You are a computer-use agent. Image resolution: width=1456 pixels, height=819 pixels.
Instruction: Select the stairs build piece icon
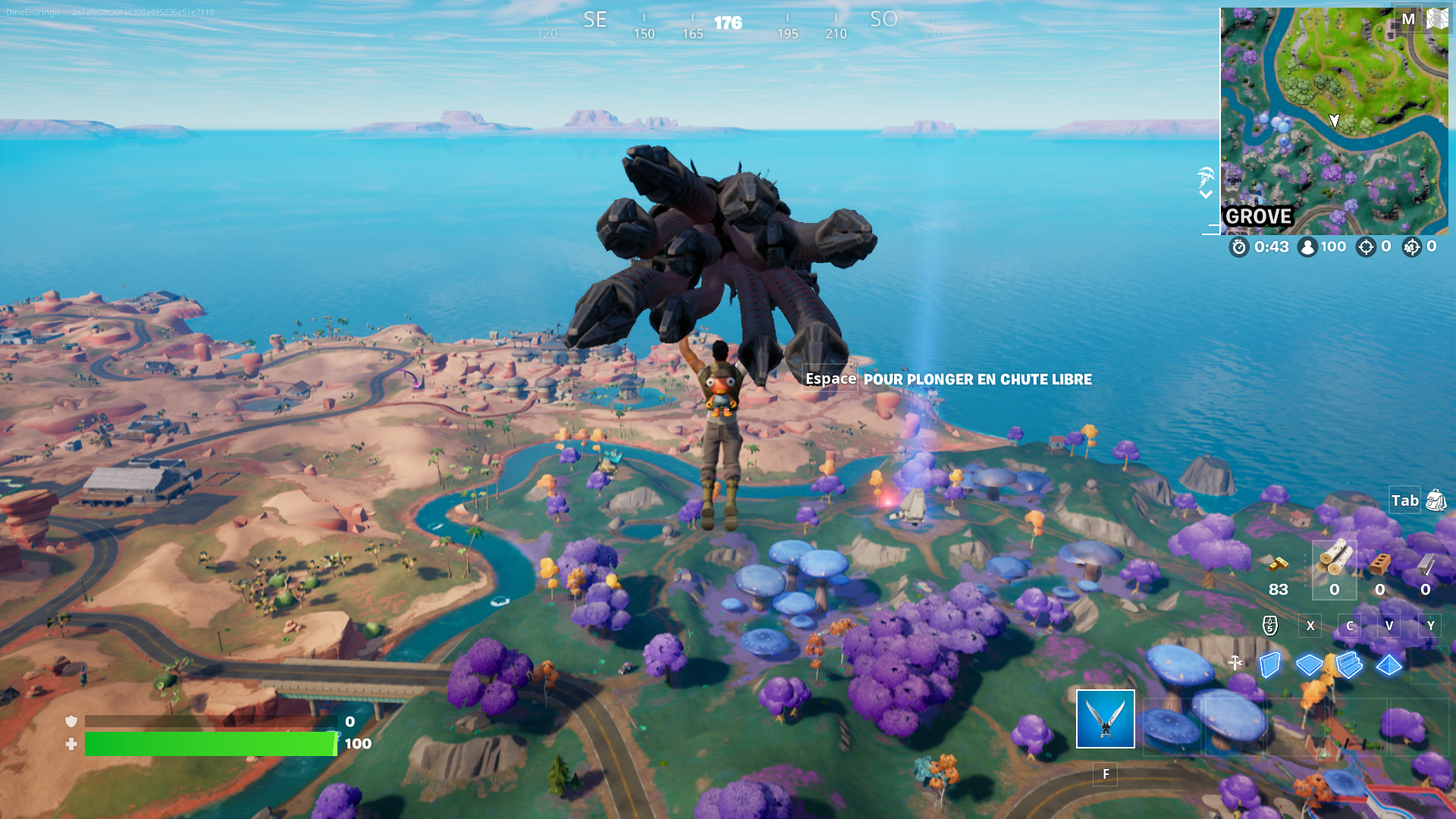click(x=1349, y=664)
